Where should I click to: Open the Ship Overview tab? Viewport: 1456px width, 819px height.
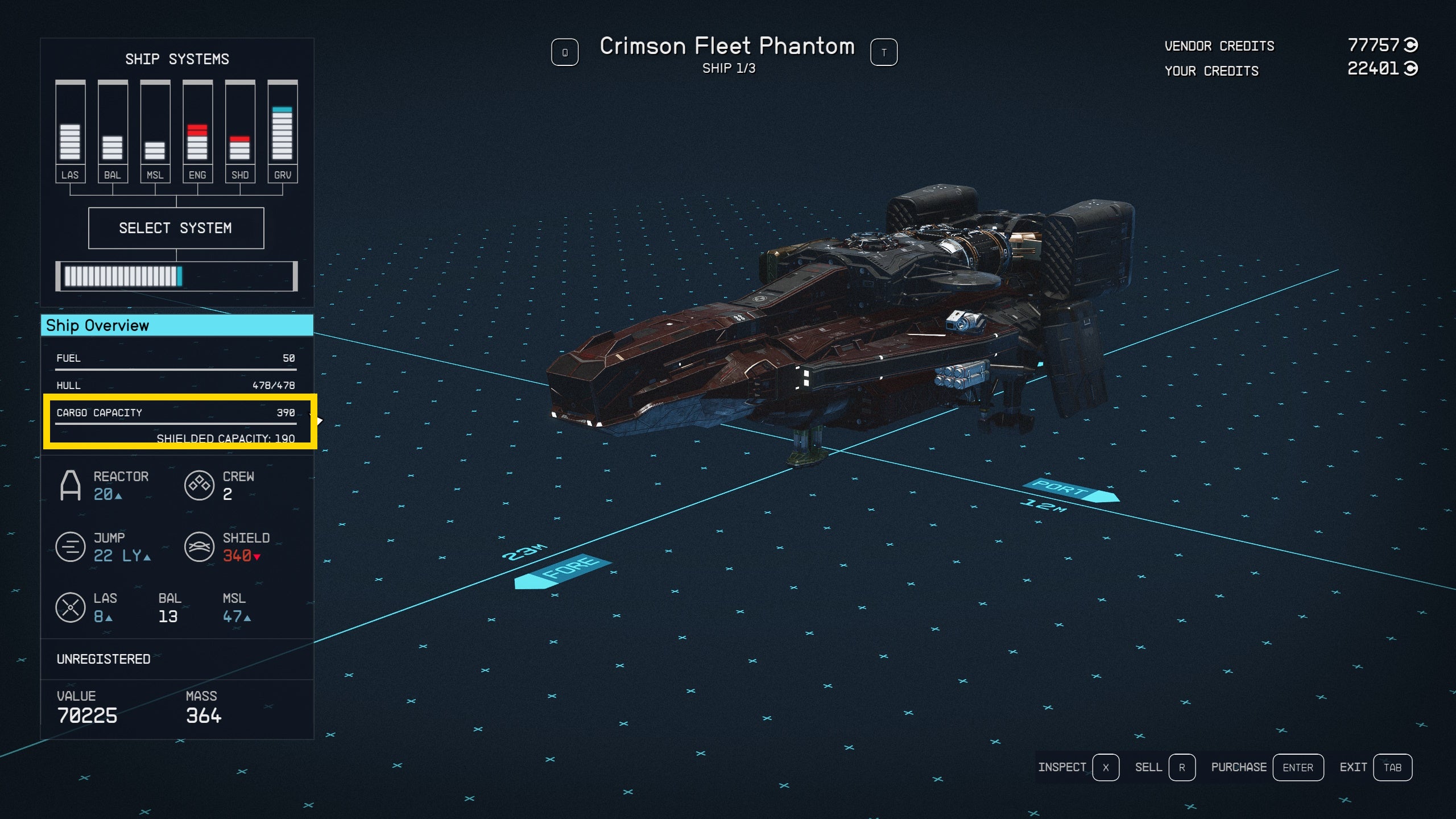coord(176,325)
